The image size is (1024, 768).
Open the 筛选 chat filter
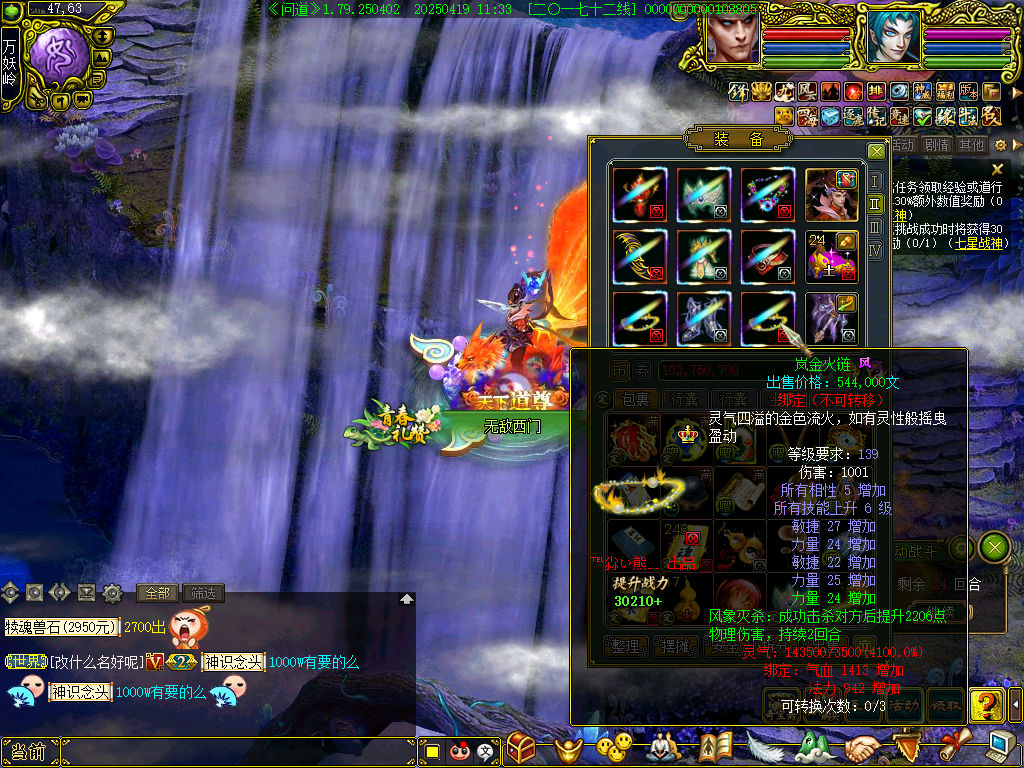tap(203, 593)
